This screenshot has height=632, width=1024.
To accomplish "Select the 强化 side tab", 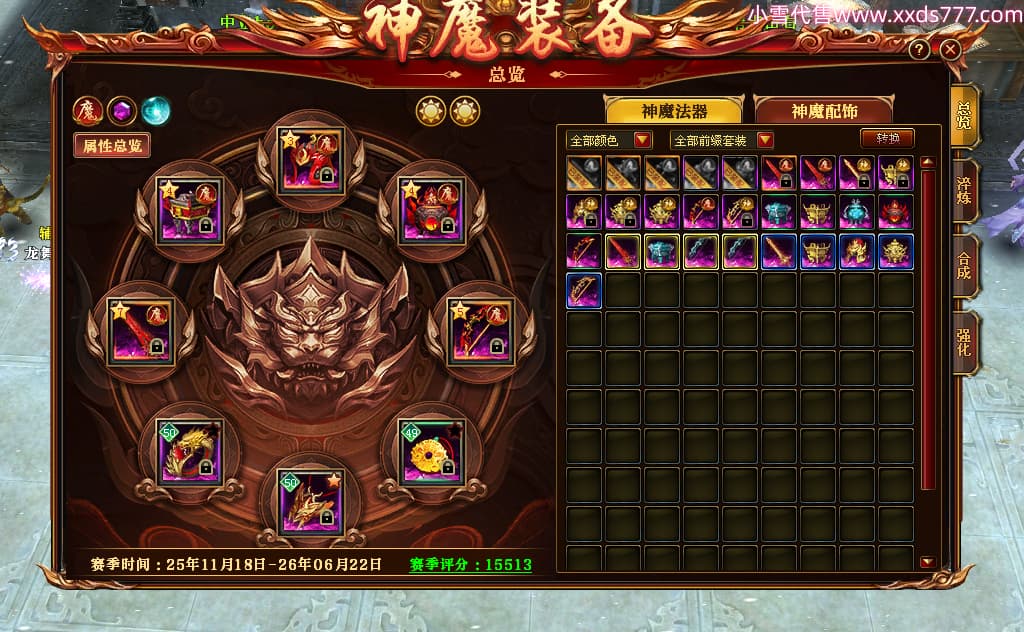I will [x=964, y=343].
